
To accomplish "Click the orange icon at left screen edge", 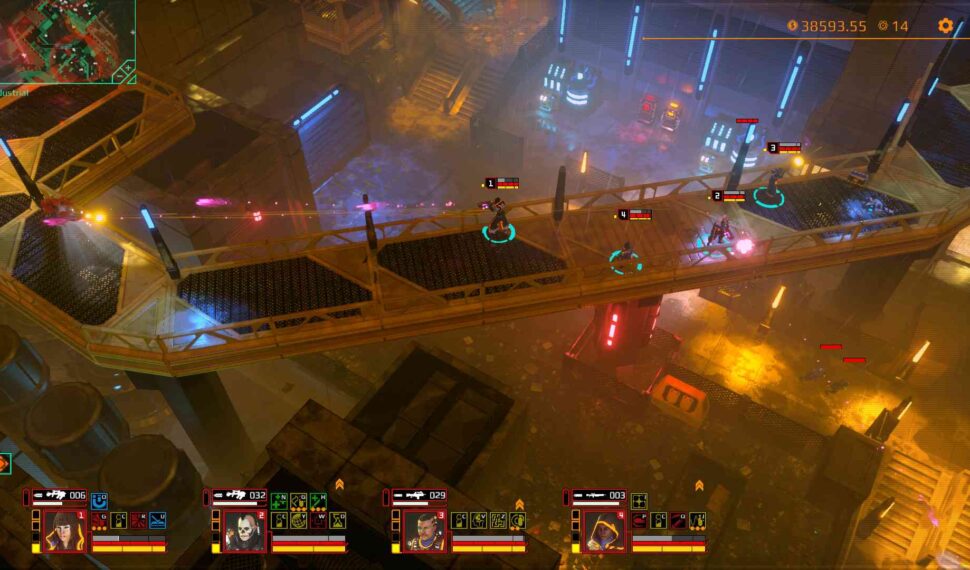I will click(x=4, y=463).
